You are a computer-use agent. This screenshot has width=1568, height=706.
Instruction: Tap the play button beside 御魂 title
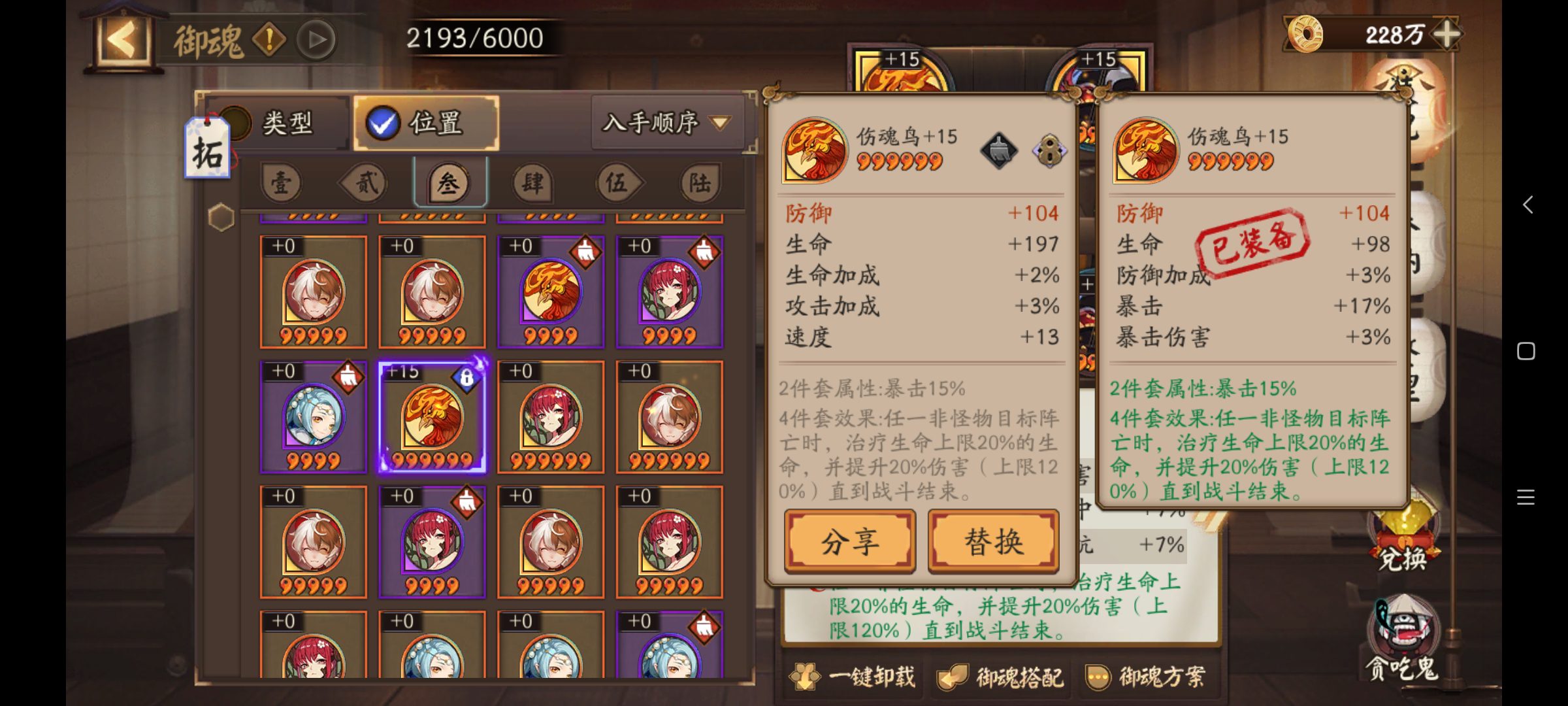[x=317, y=41]
